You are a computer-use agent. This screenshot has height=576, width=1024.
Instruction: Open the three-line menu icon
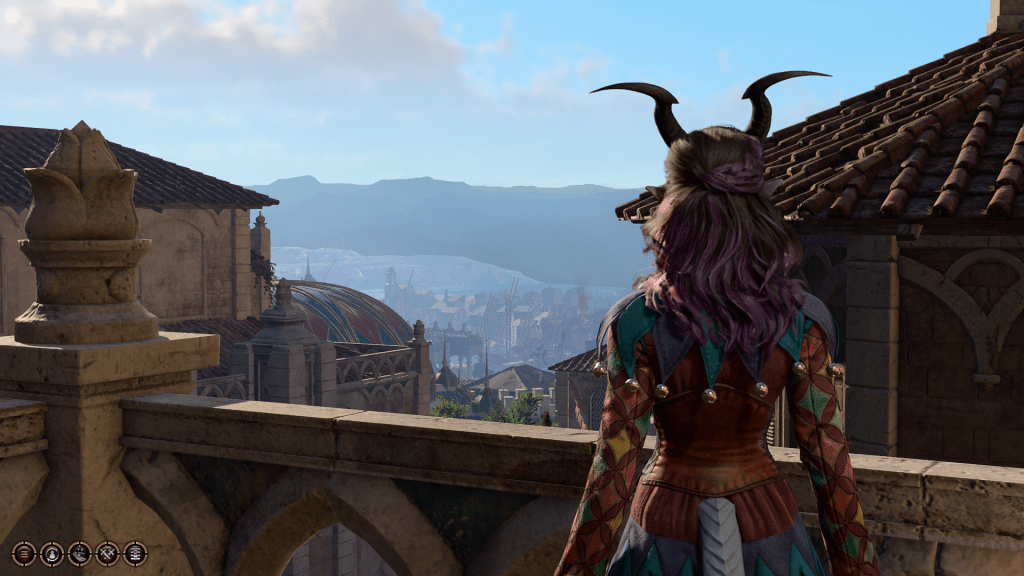pos(24,554)
